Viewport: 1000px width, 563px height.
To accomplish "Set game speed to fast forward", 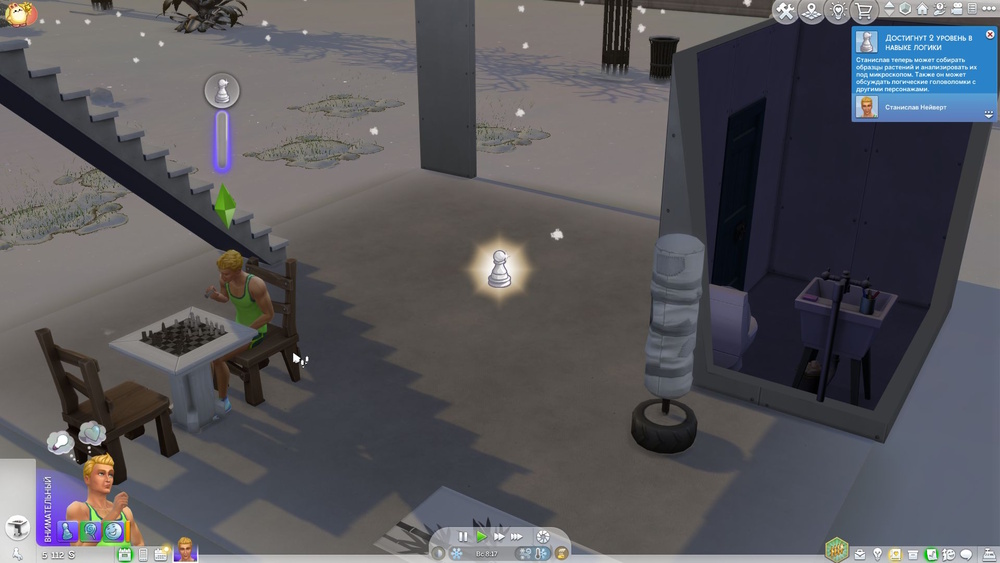I will pyautogui.click(x=498, y=537).
